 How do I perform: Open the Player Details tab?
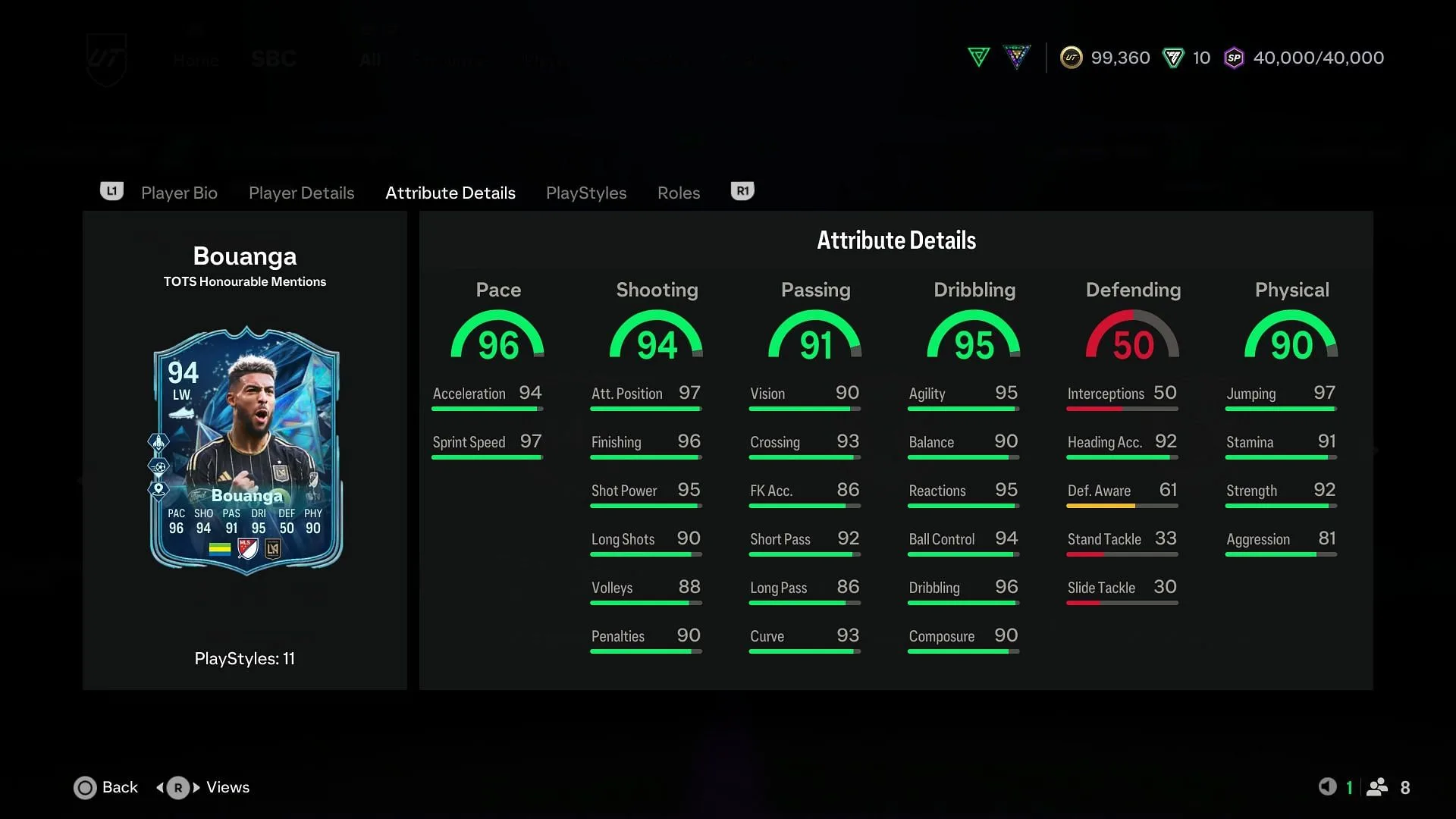301,193
